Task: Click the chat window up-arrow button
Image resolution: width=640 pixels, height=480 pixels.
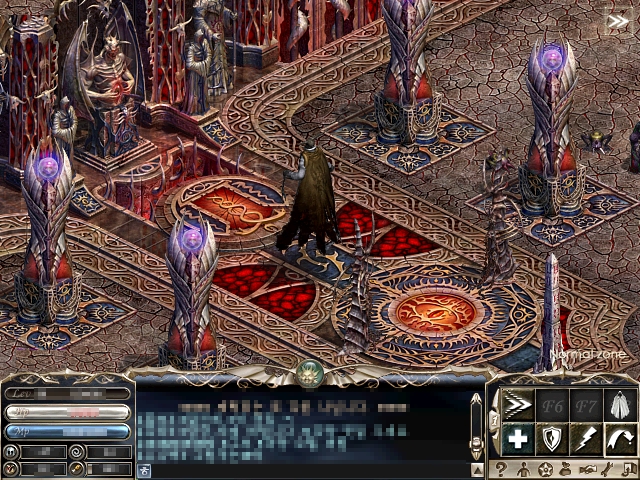Action: (477, 469)
